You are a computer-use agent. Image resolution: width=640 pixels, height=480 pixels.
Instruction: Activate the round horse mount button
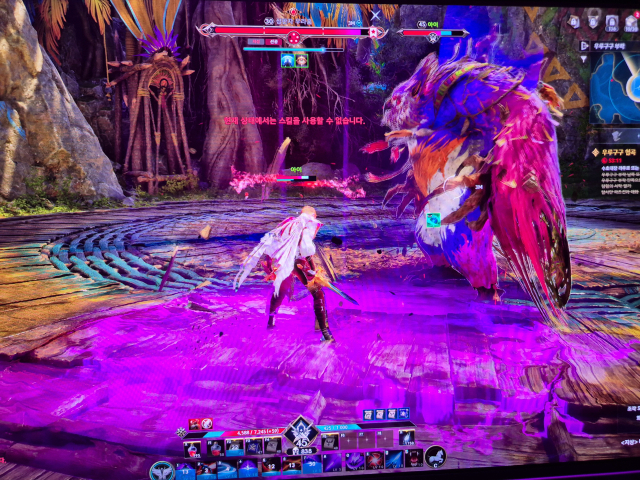click(x=435, y=457)
